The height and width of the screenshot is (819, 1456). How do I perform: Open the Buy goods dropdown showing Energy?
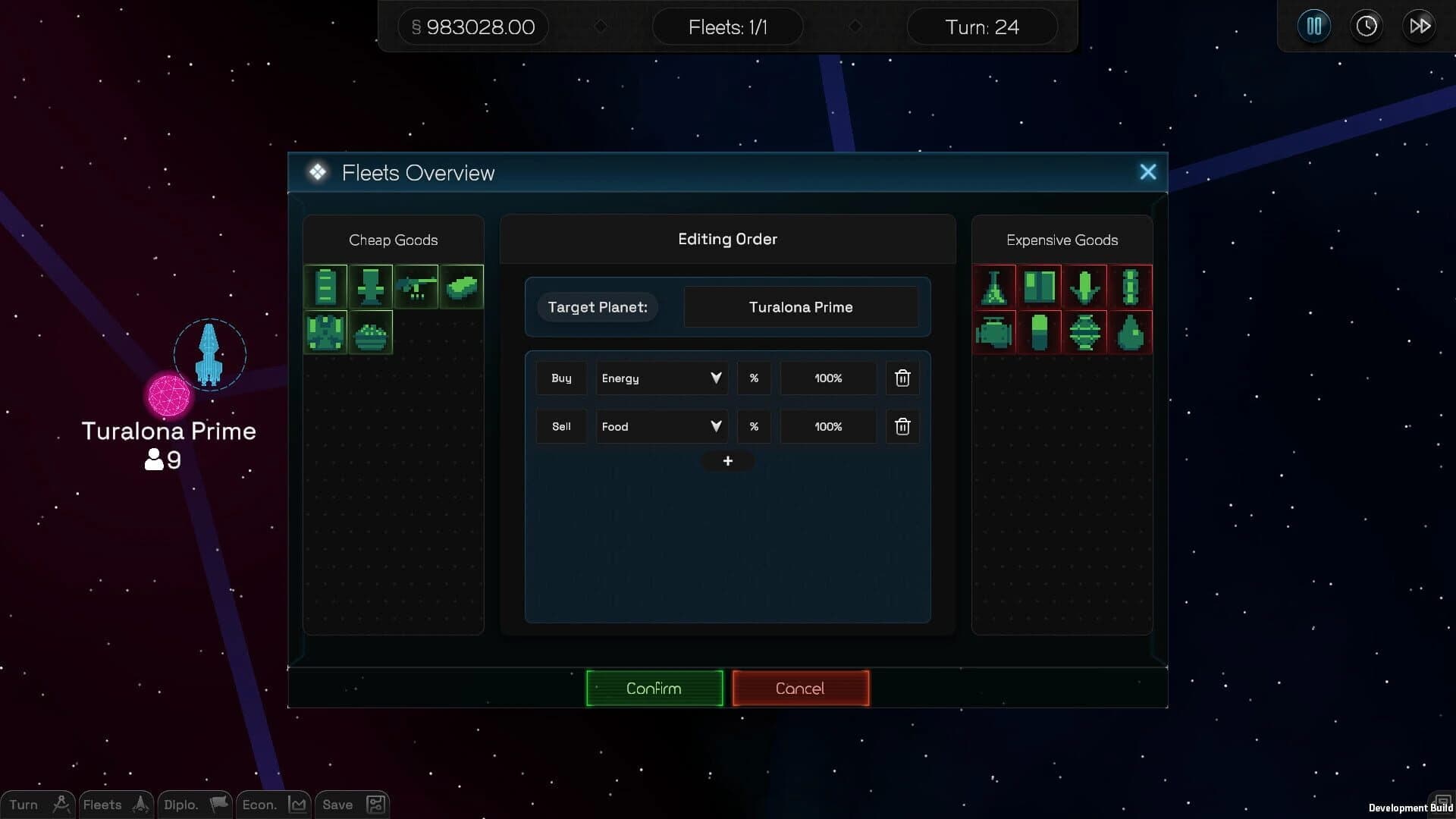661,378
